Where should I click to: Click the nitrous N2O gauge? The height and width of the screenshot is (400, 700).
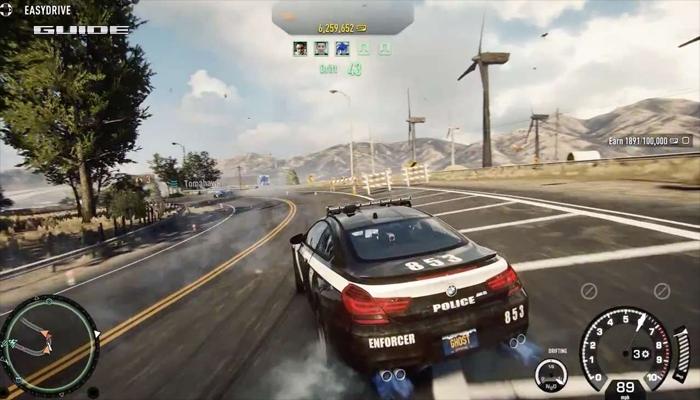550,374
